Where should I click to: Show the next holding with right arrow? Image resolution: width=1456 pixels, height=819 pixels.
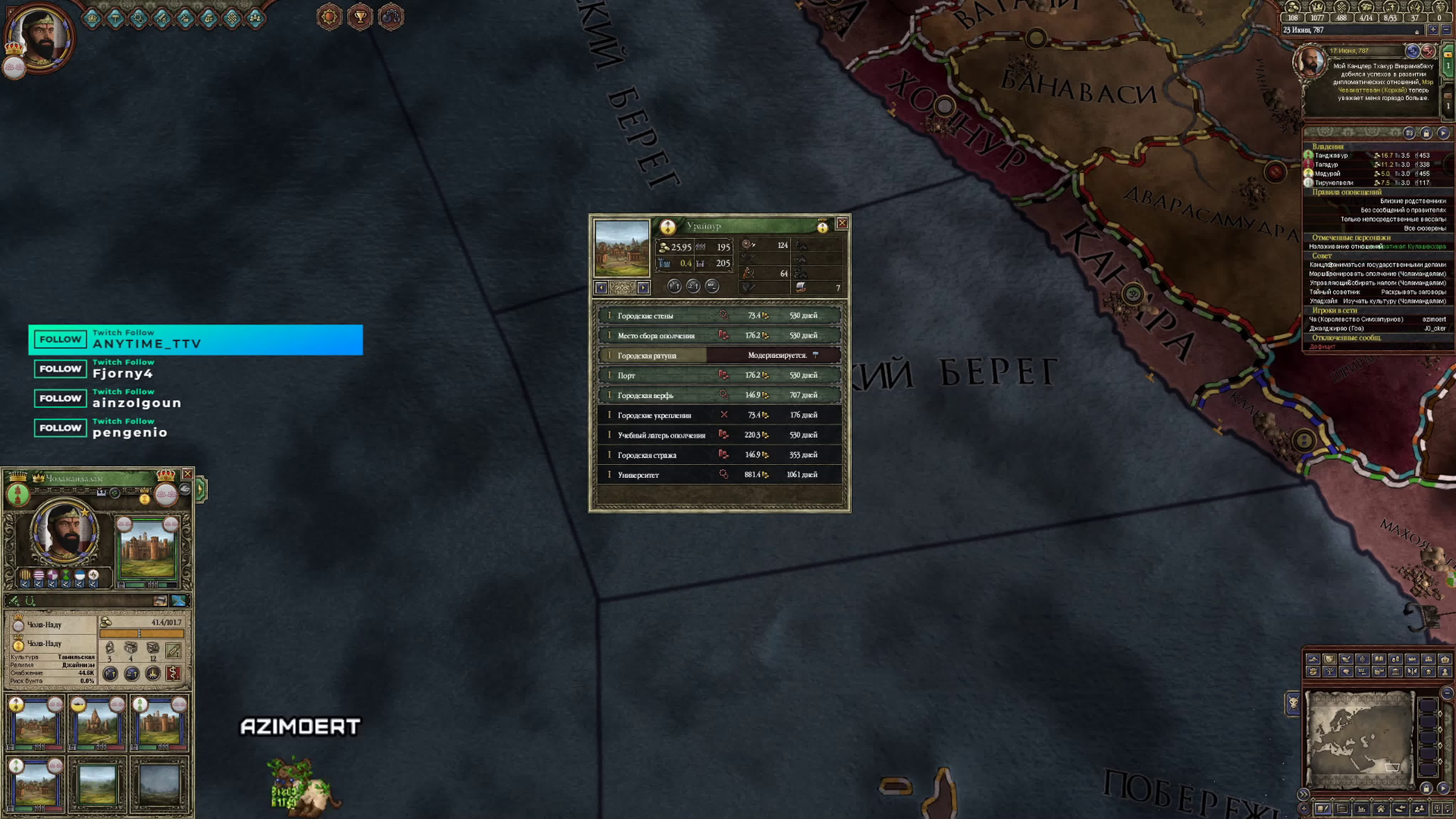643,288
